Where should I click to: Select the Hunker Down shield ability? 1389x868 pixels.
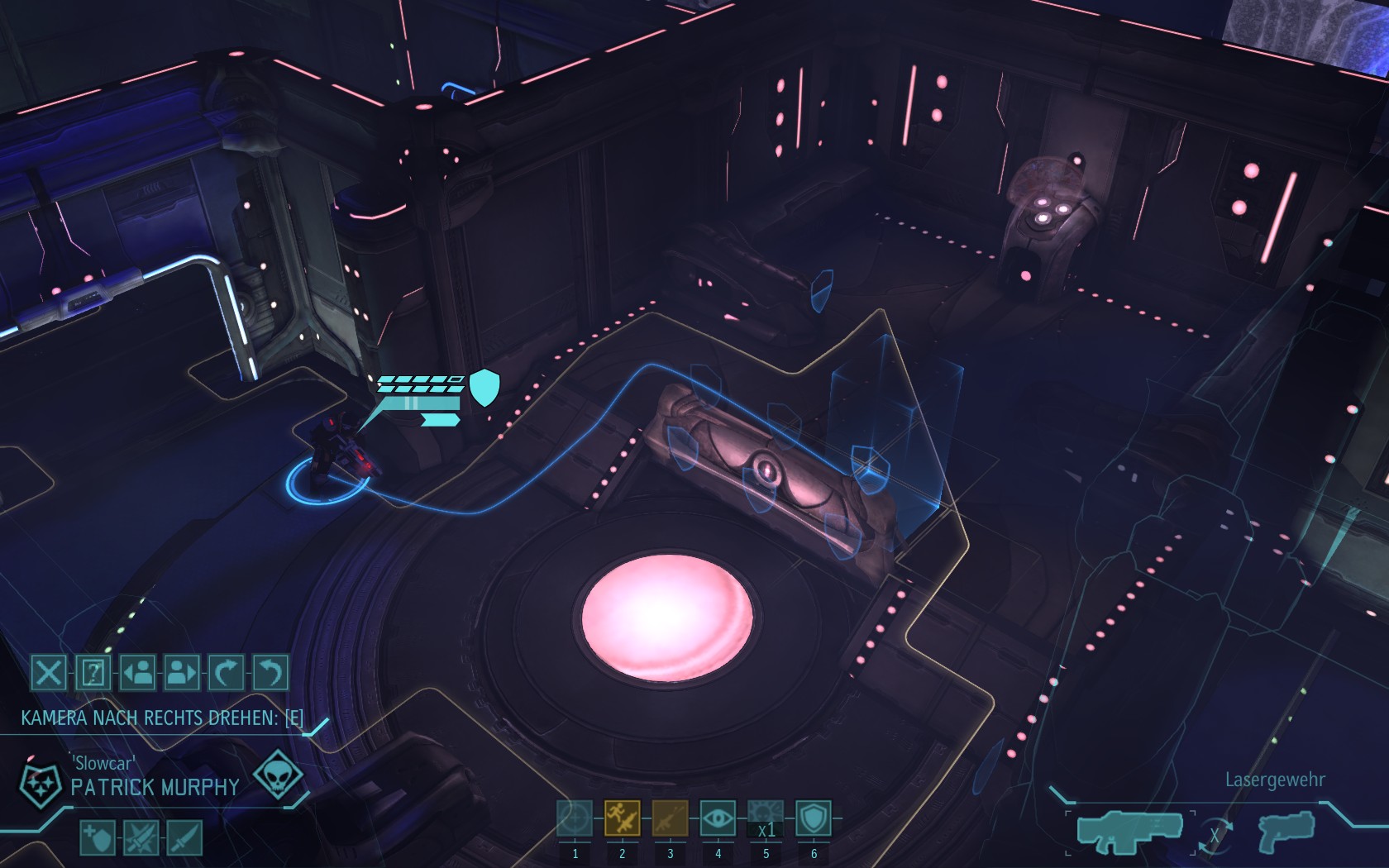tap(814, 818)
